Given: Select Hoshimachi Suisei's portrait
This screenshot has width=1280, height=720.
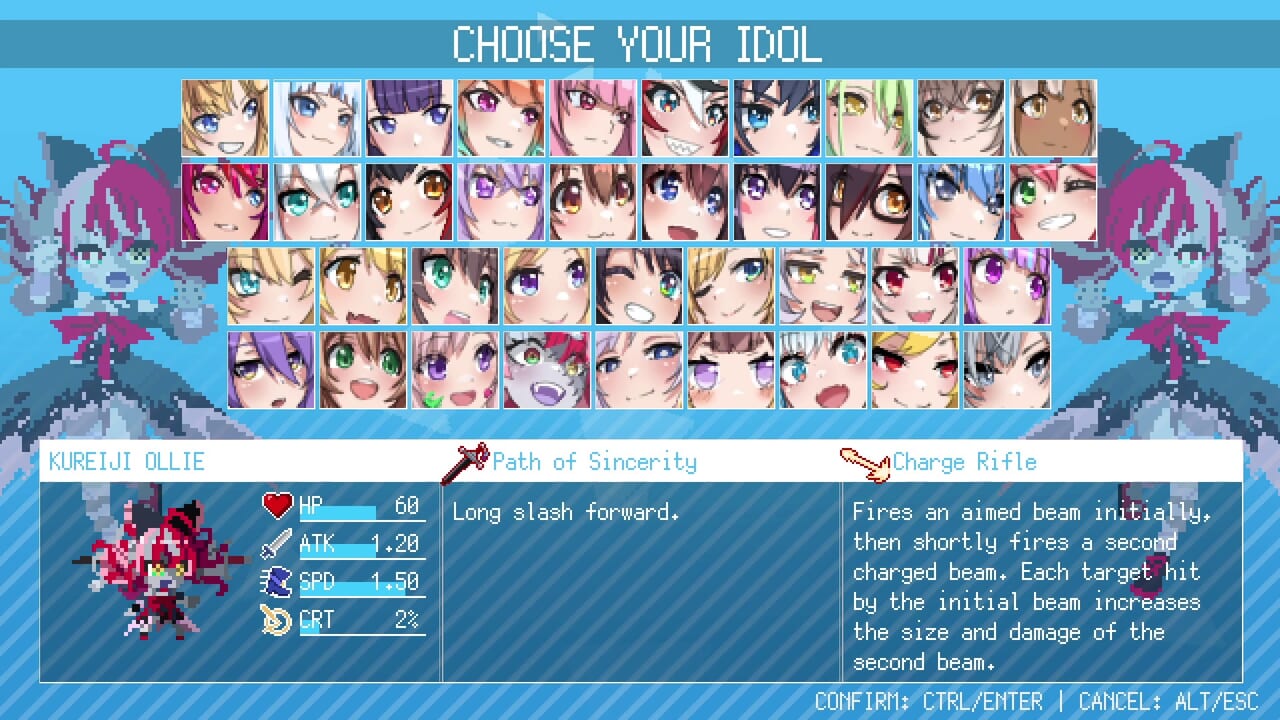Looking at the screenshot, I should (961, 200).
